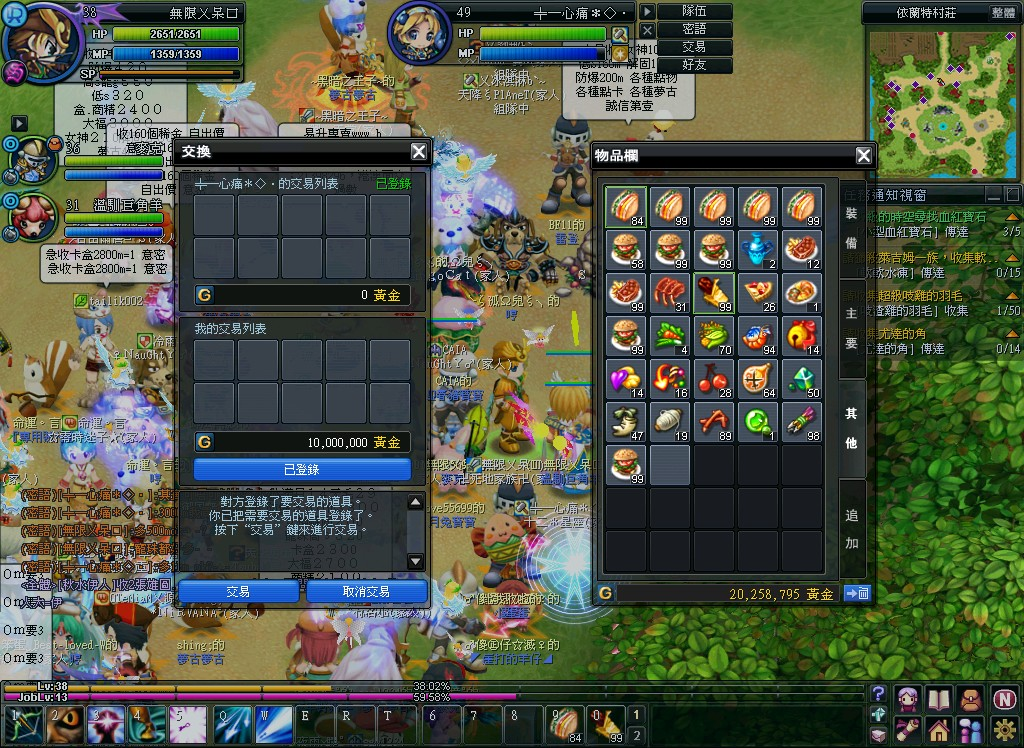Pick the pizza slice stack of 26

[758, 293]
